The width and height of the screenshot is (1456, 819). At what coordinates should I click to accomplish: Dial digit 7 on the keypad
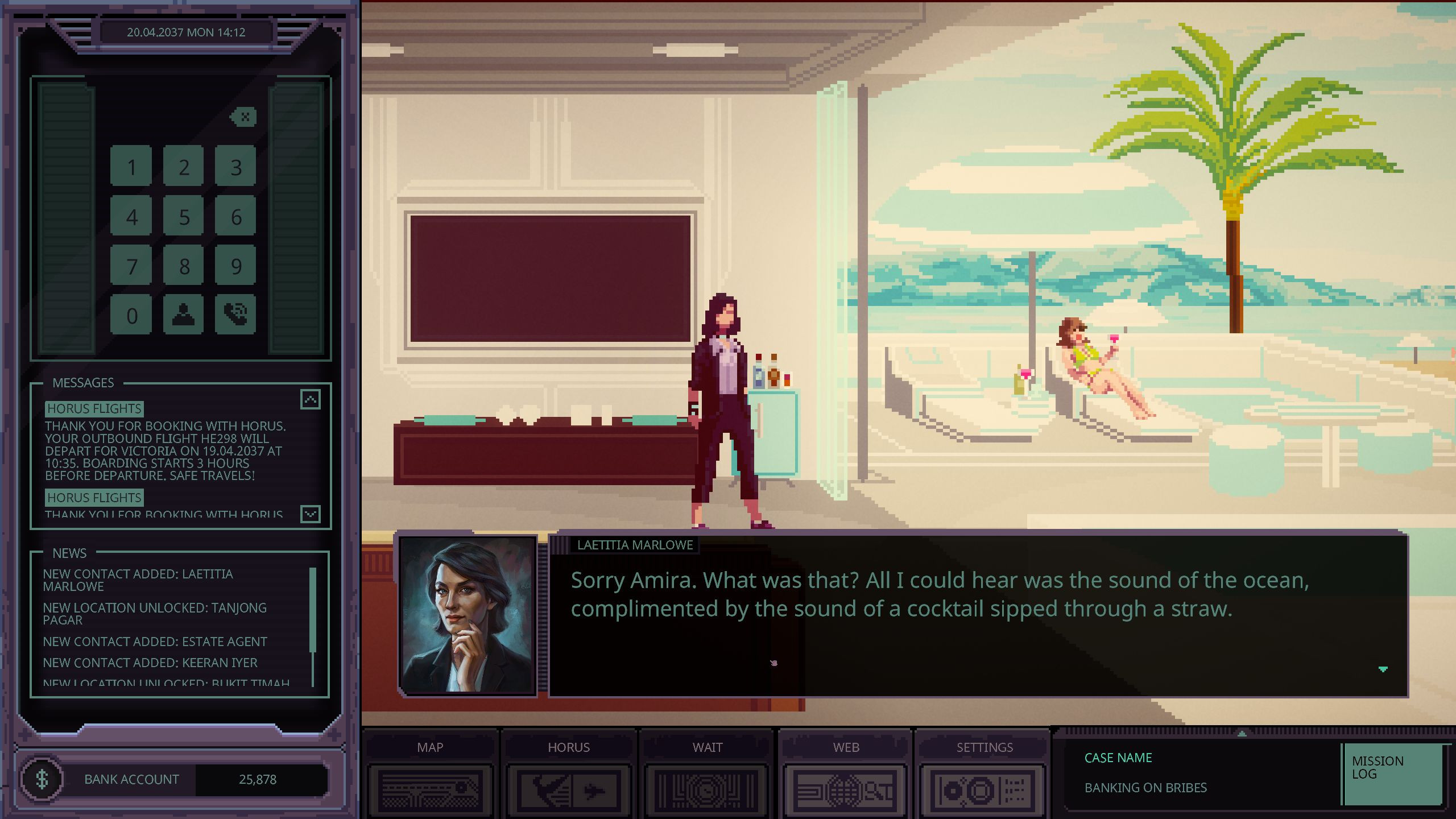tap(131, 266)
